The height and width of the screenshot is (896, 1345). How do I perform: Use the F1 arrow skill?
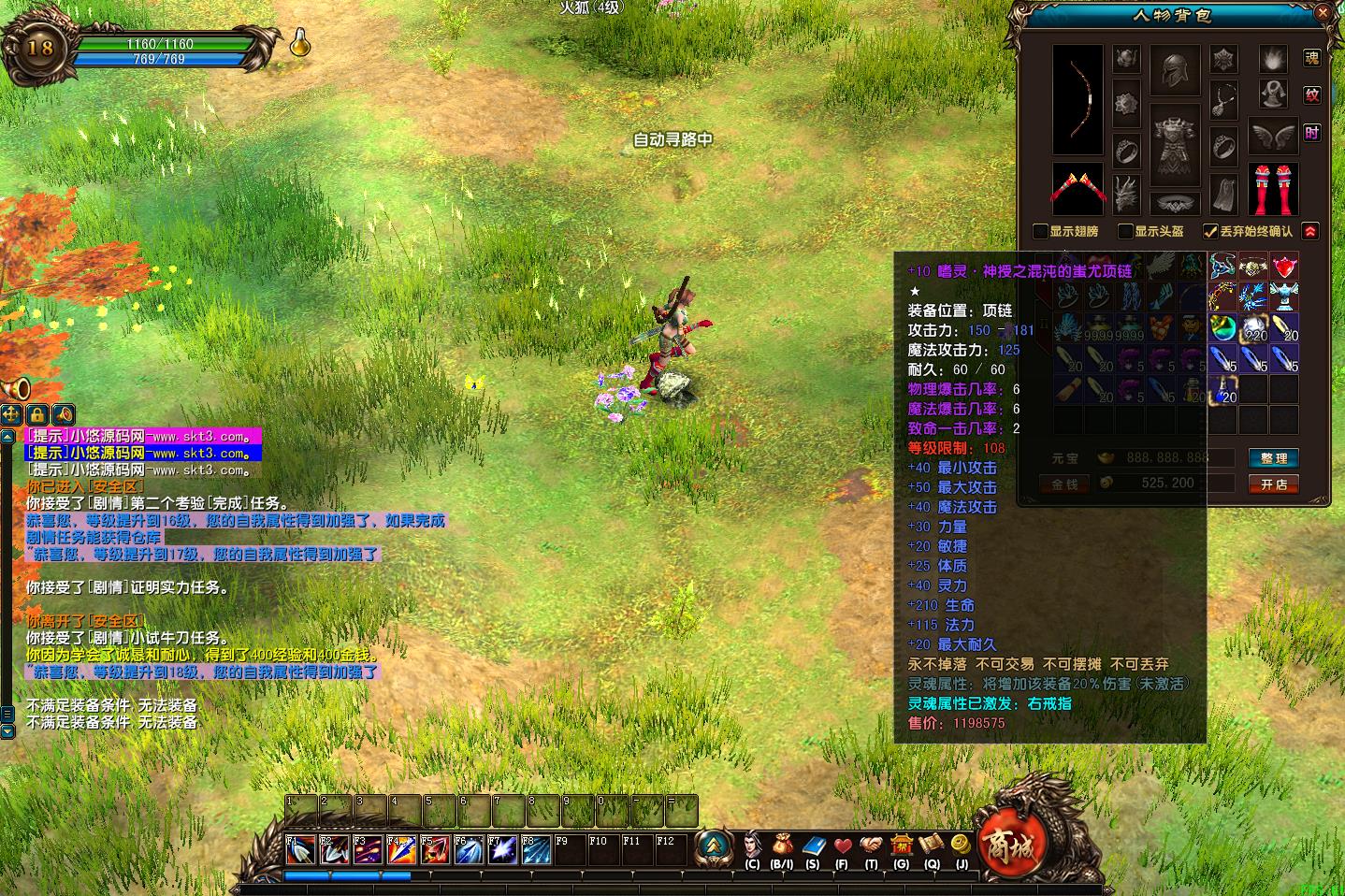point(300,850)
